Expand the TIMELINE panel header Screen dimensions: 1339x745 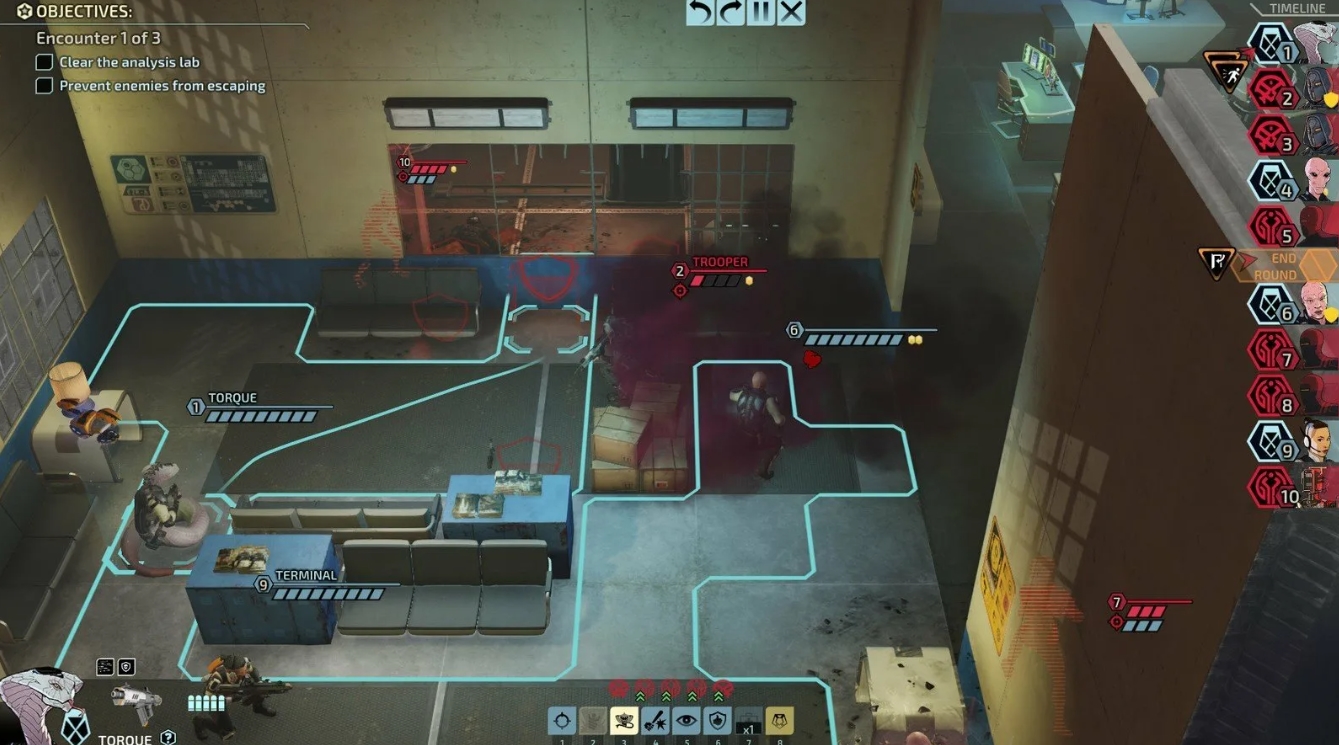[1296, 8]
